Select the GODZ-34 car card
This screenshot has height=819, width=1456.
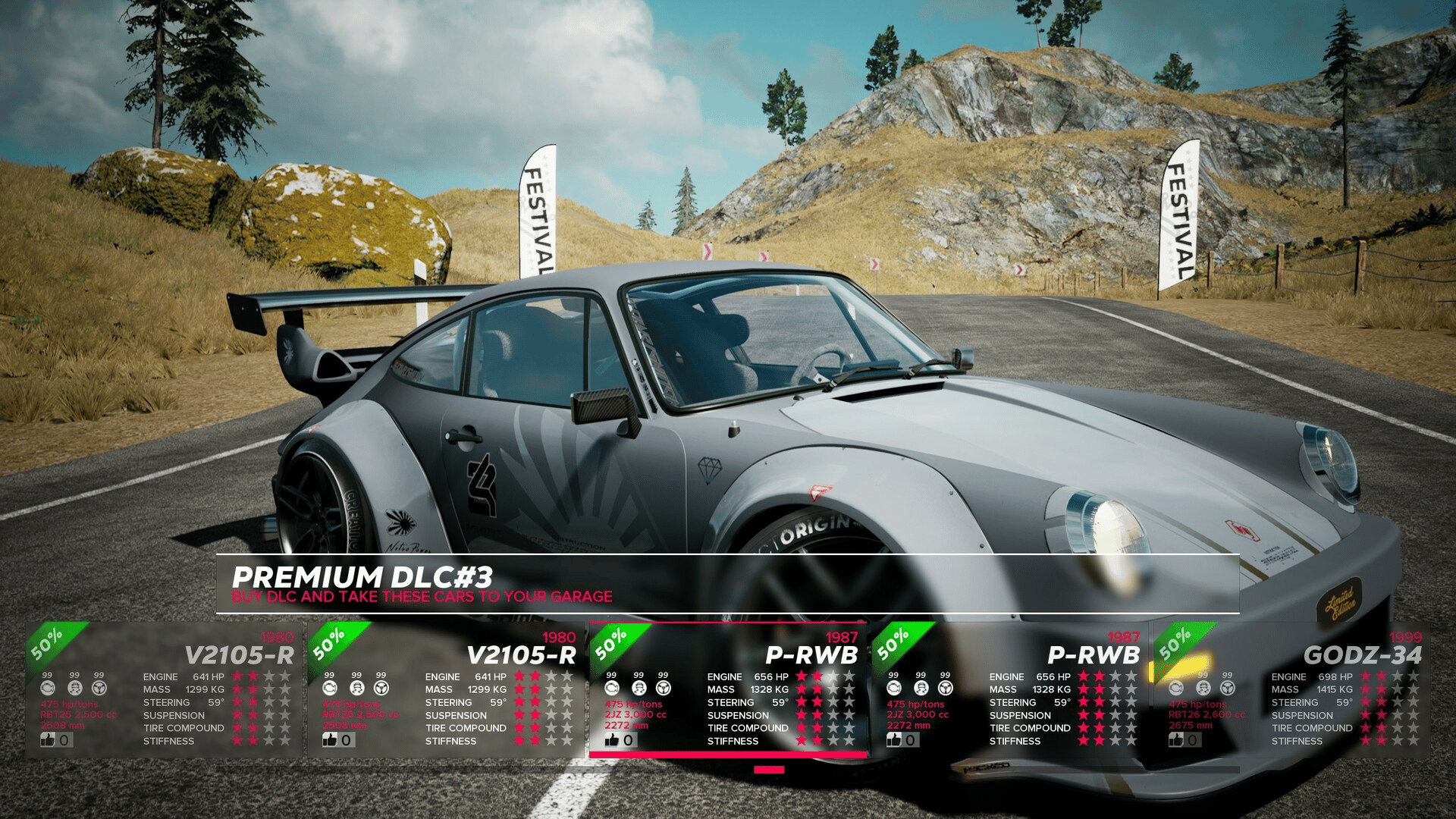tap(1292, 689)
